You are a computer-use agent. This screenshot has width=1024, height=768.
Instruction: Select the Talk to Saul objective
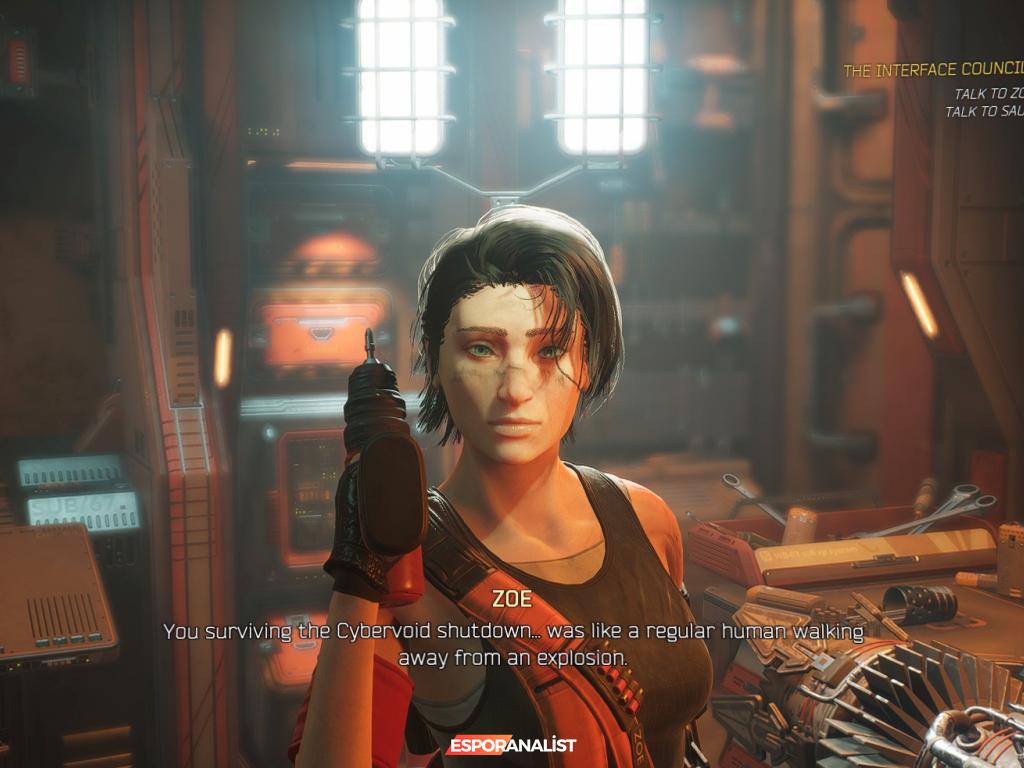pos(984,112)
